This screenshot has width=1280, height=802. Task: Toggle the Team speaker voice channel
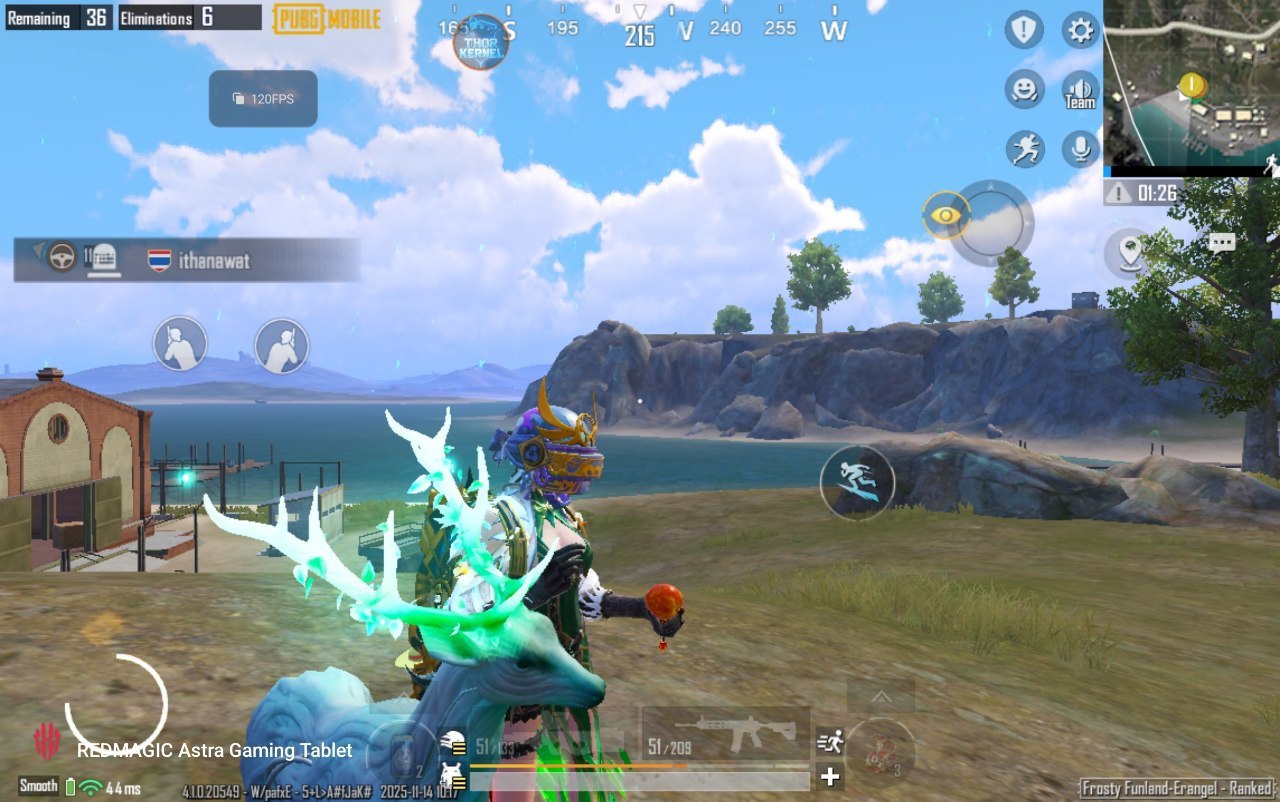tap(1080, 91)
